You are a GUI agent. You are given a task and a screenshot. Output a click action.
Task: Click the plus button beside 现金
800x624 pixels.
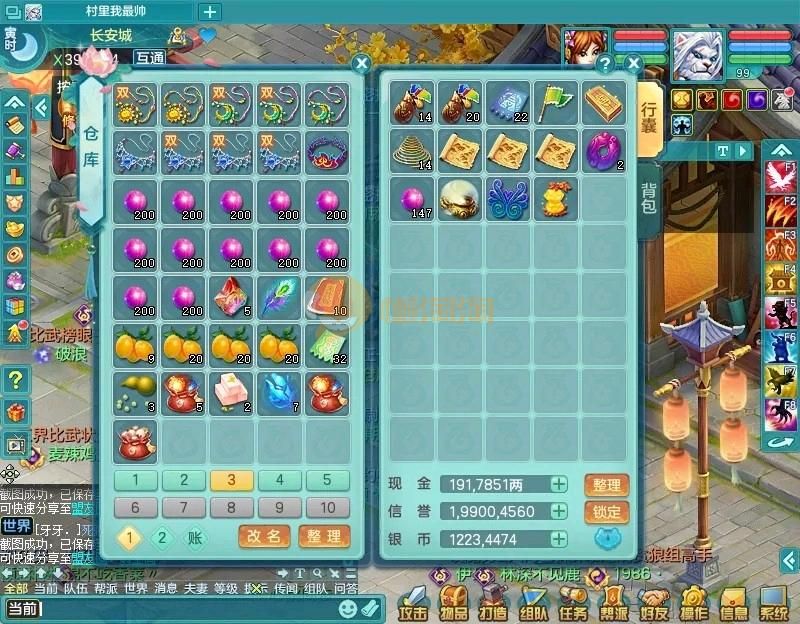559,485
